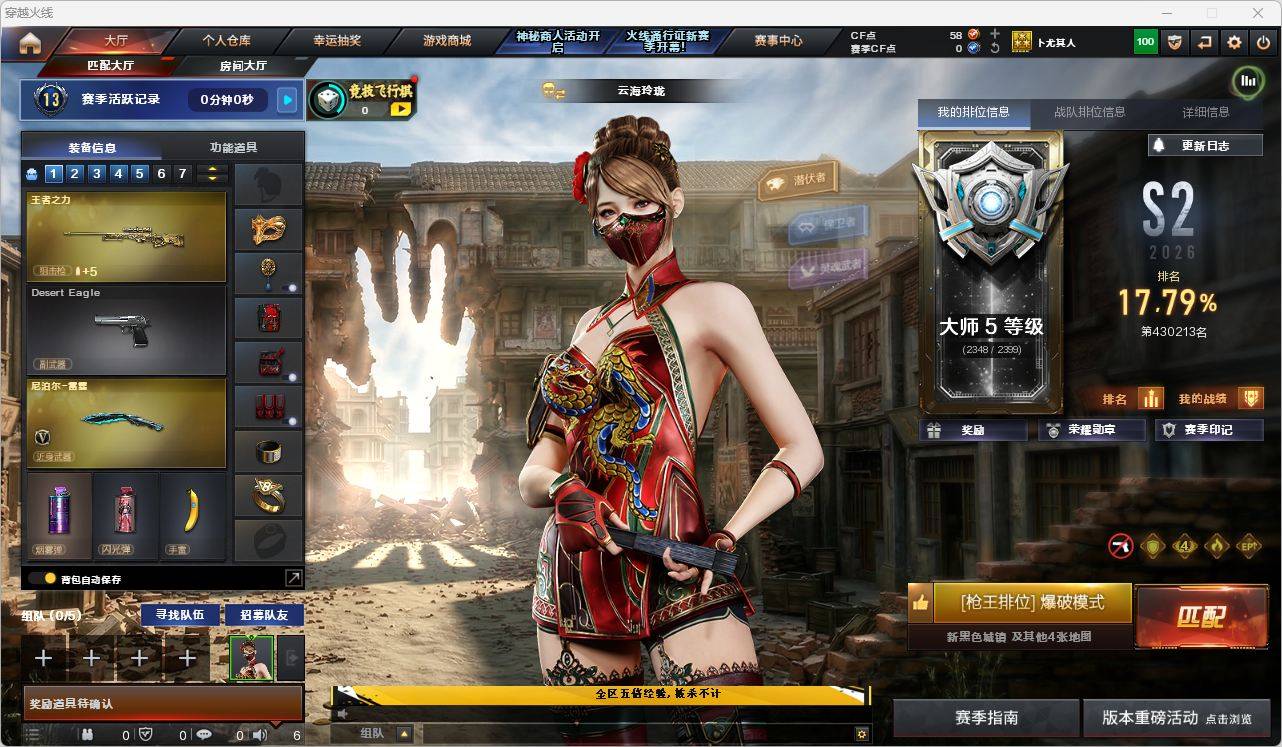Open 我的战绩 shield icon
Image resolution: width=1282 pixels, height=747 pixels.
1251,398
